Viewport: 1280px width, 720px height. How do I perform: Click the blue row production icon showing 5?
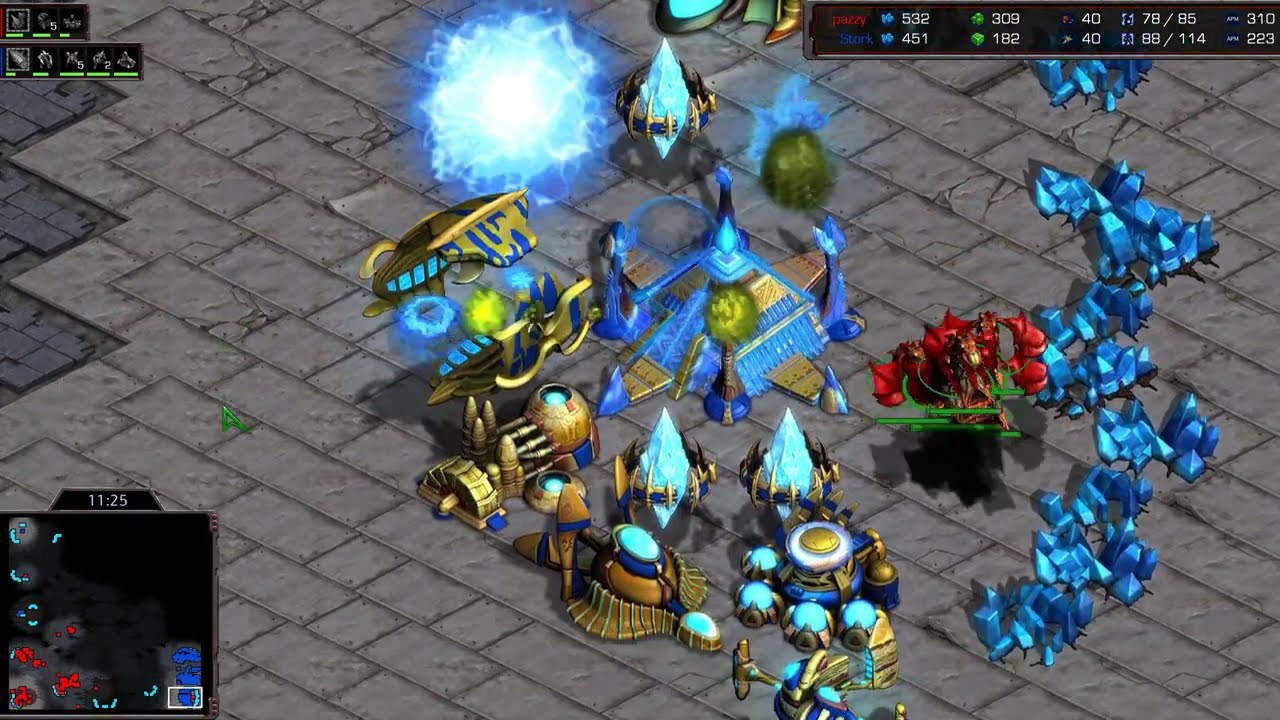coord(73,60)
